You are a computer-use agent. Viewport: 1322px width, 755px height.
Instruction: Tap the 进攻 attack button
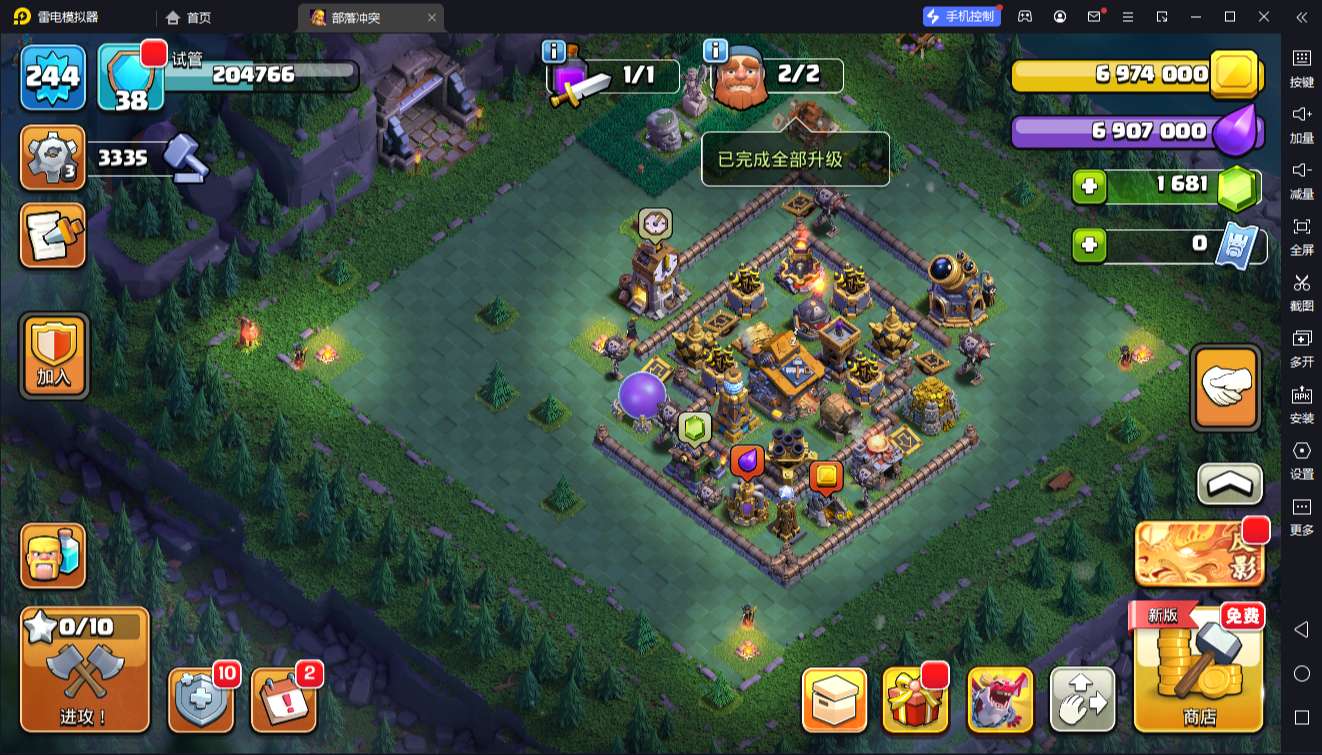tap(85, 669)
